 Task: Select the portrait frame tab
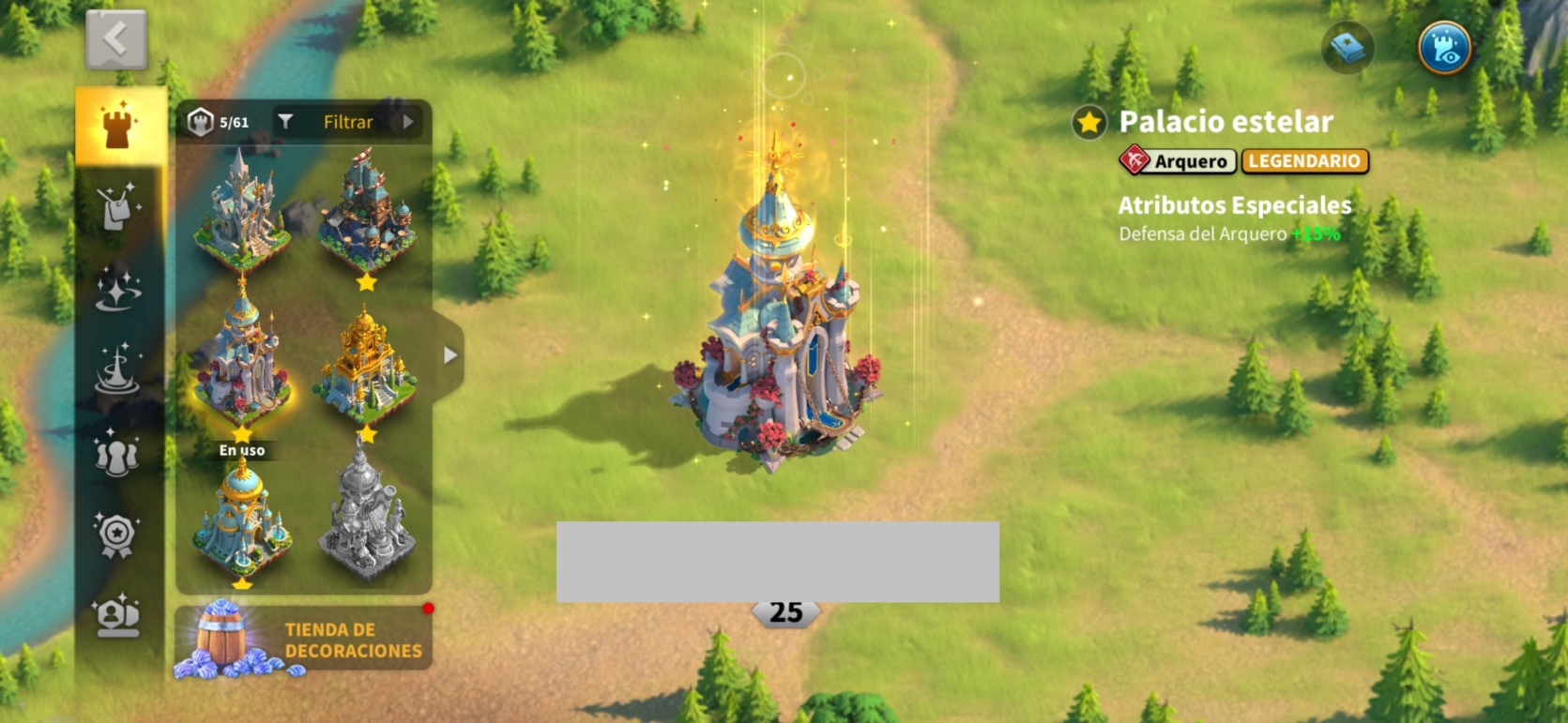coord(118,616)
